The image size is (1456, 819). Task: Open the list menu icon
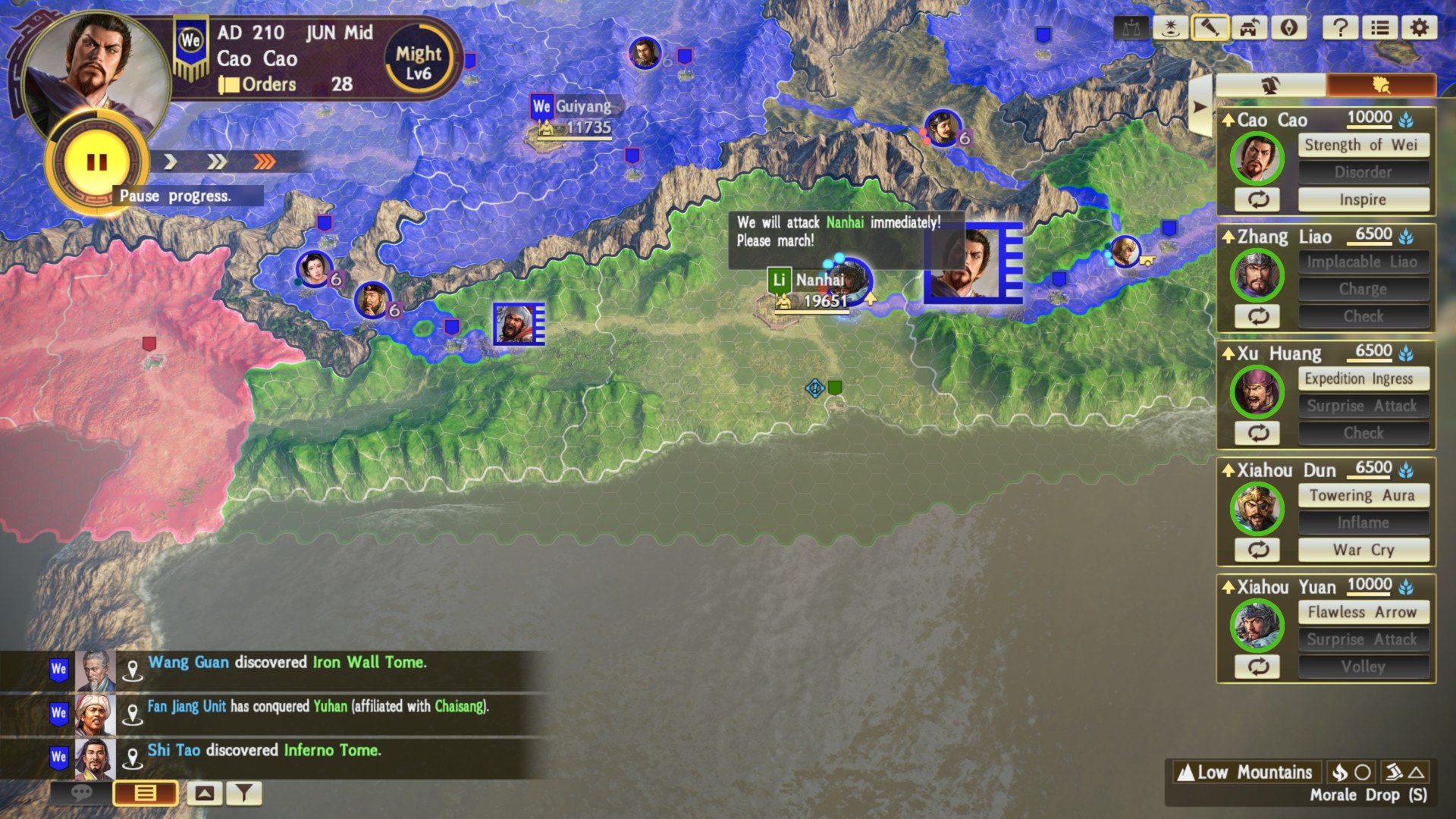pos(1379,28)
